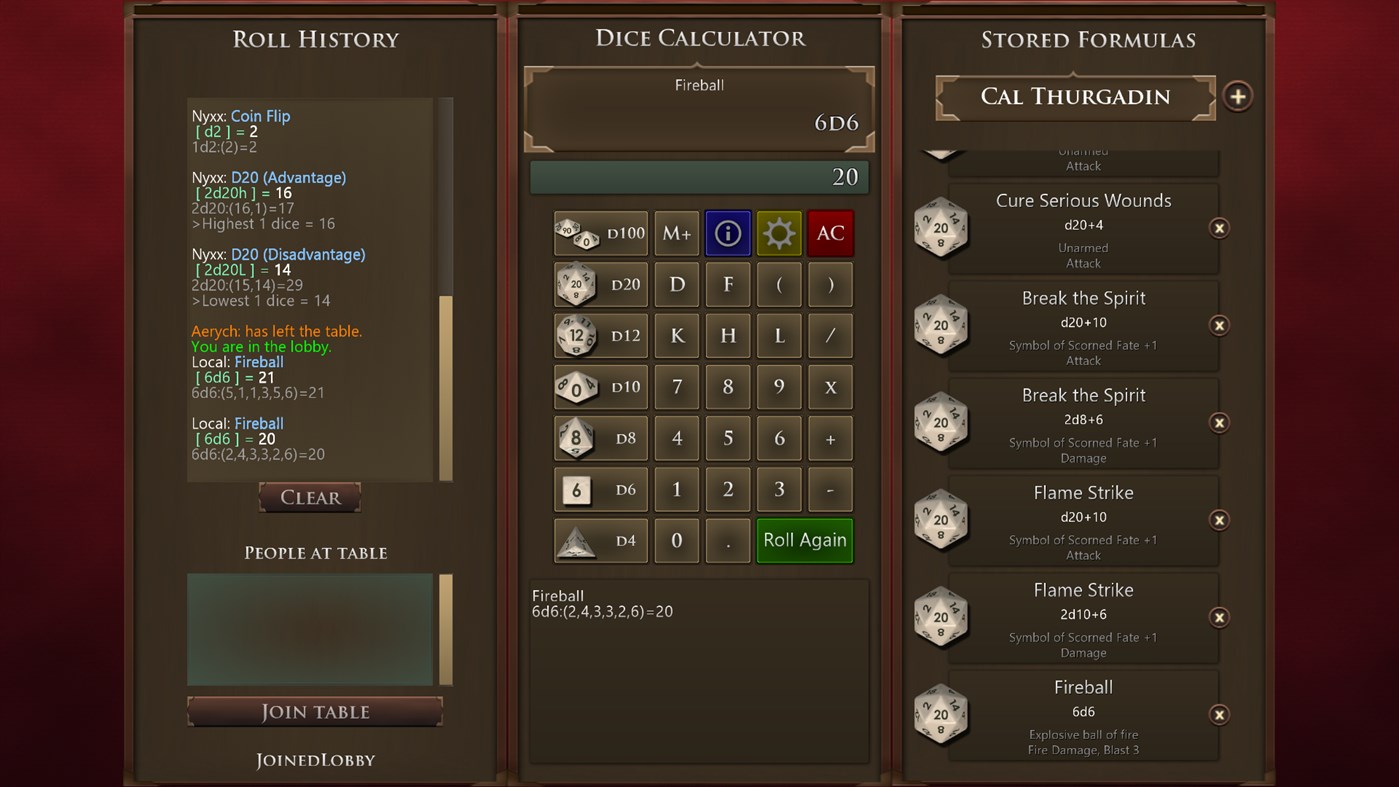Screen dimensions: 1399x787
Task: Open the dice calculator settings gear
Action: click(779, 233)
